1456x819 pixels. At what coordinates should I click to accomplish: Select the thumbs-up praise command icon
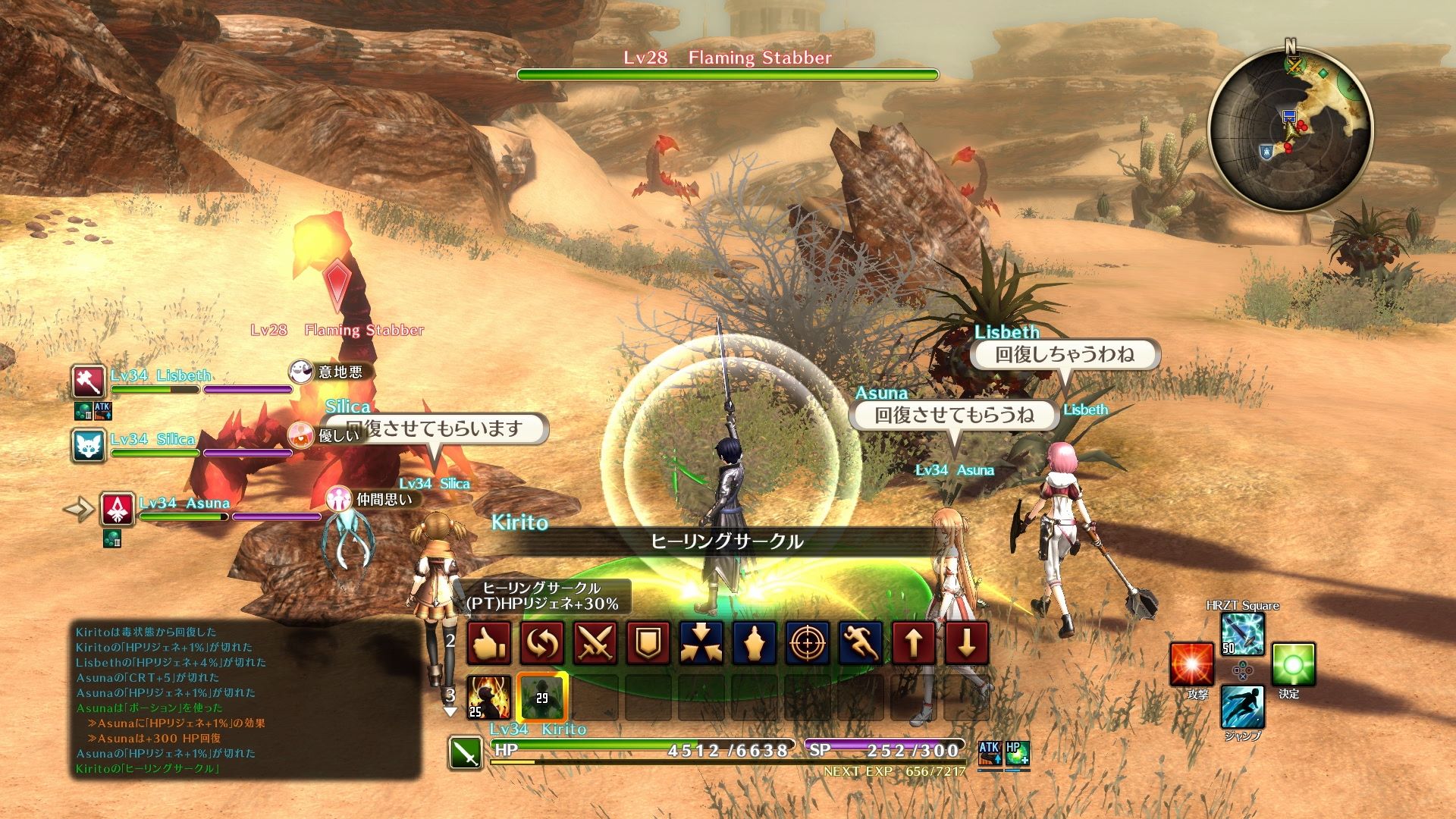pyautogui.click(x=489, y=641)
